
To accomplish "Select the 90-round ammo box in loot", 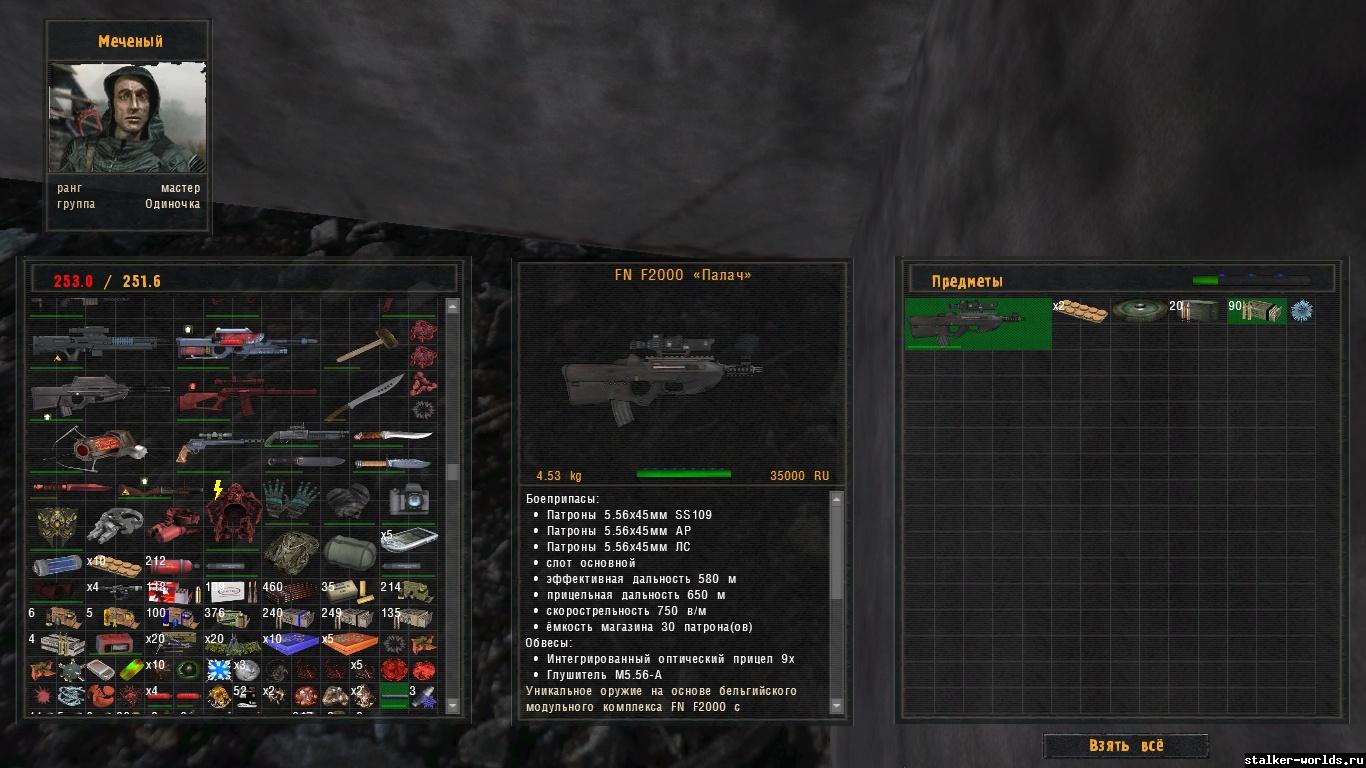I will 1257,311.
